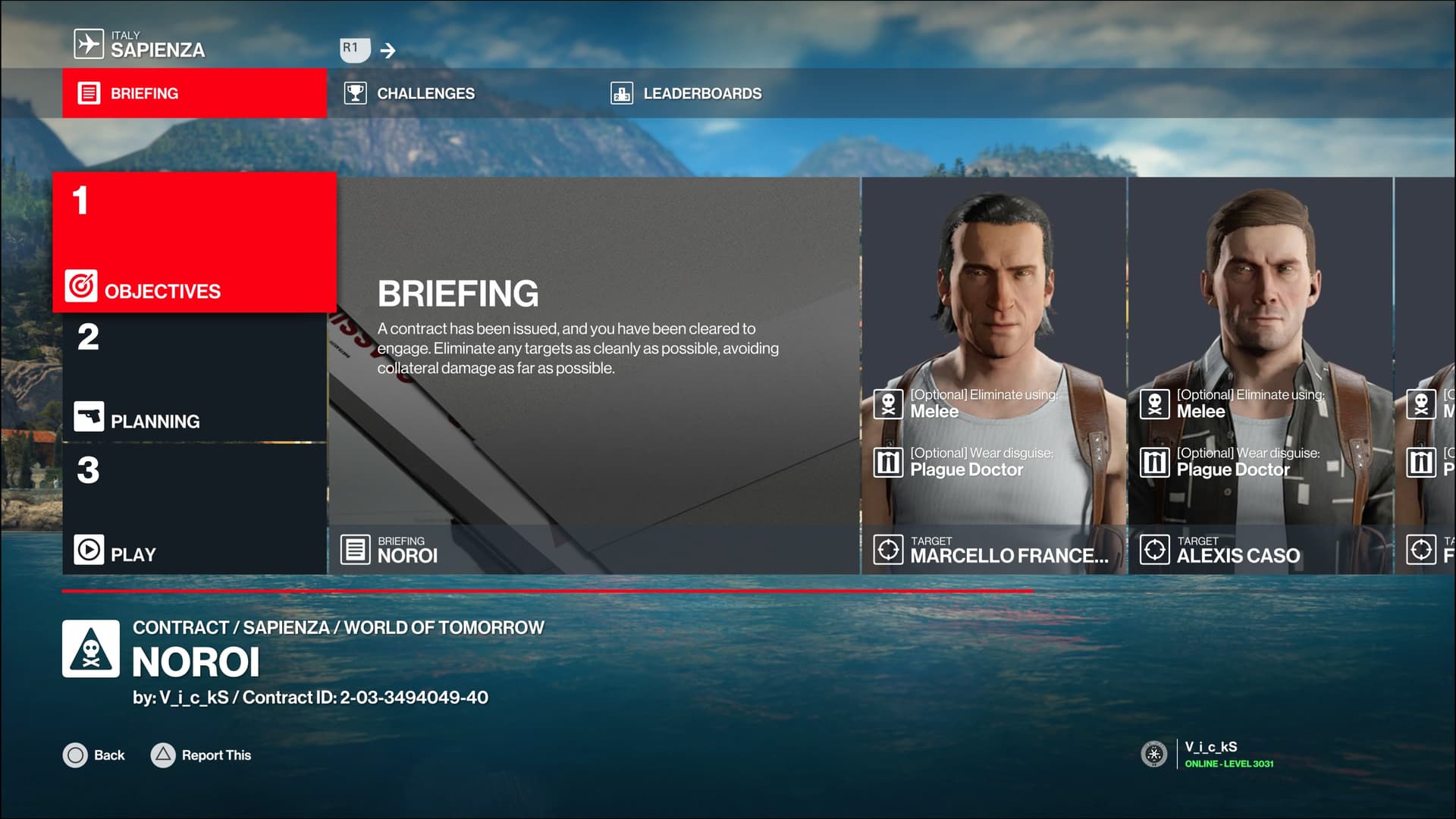1456x819 pixels.
Task: Switch to the Briefing tab
Action: [194, 93]
